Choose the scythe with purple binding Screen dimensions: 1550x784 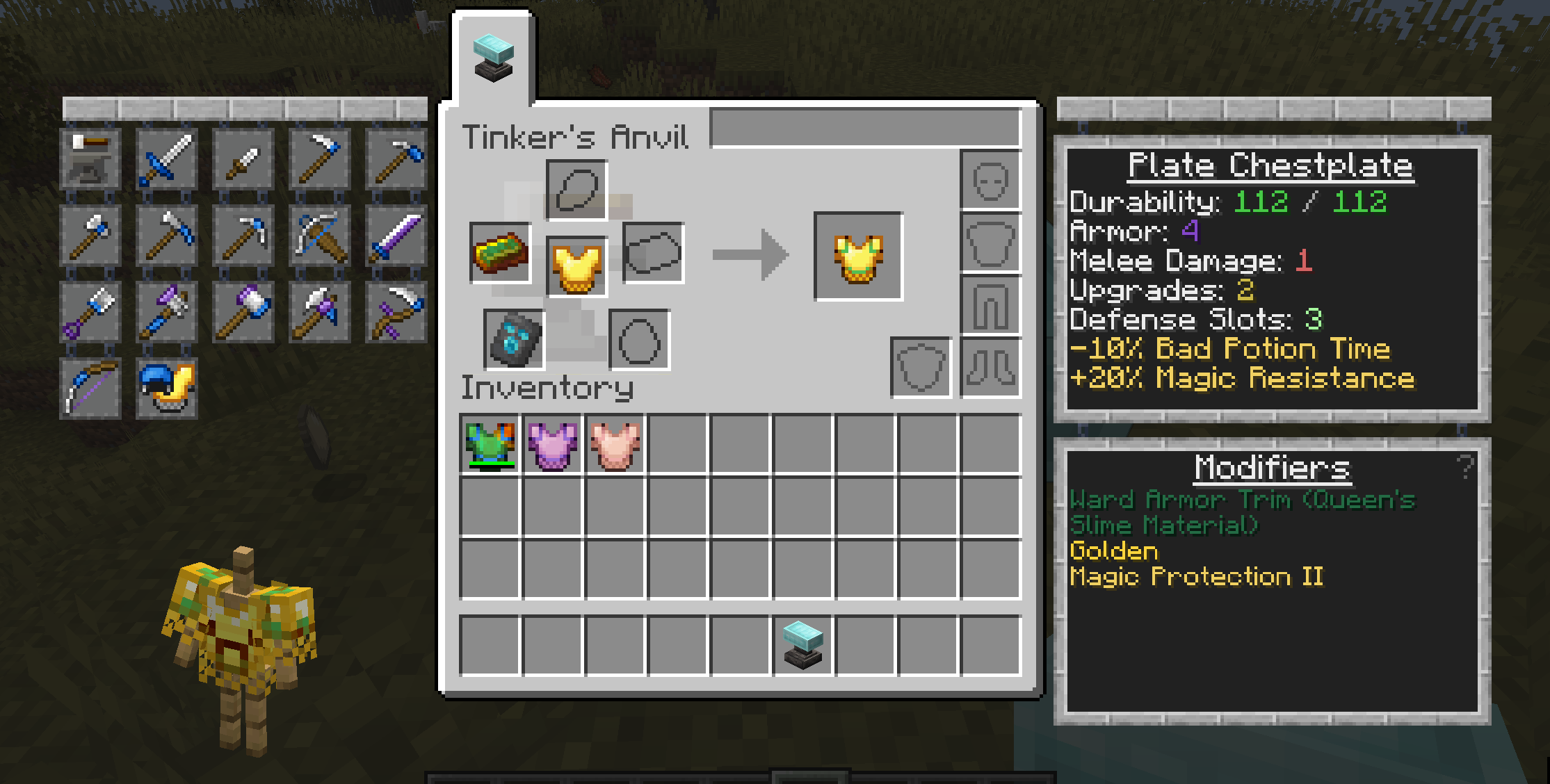pos(396,312)
